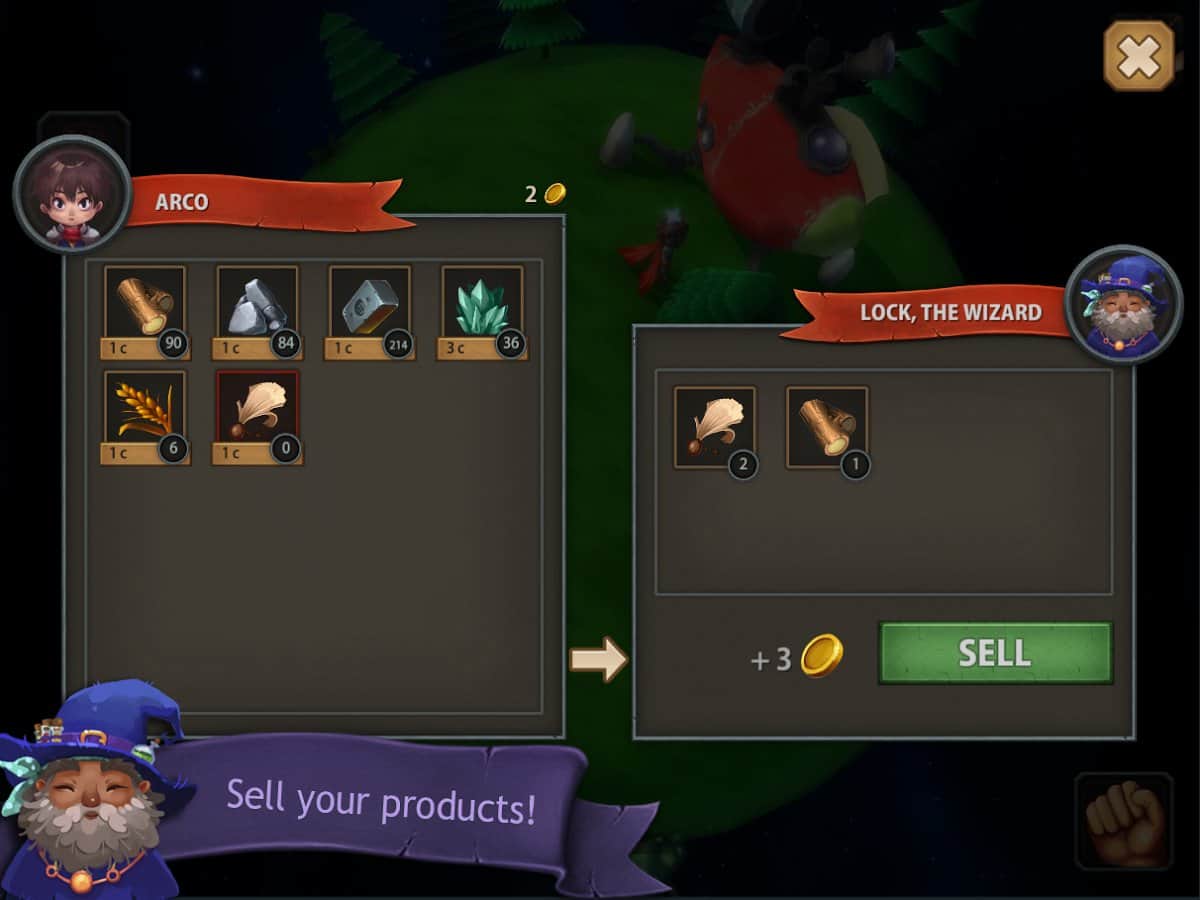
Task: Sell the selected products
Action: point(995,653)
